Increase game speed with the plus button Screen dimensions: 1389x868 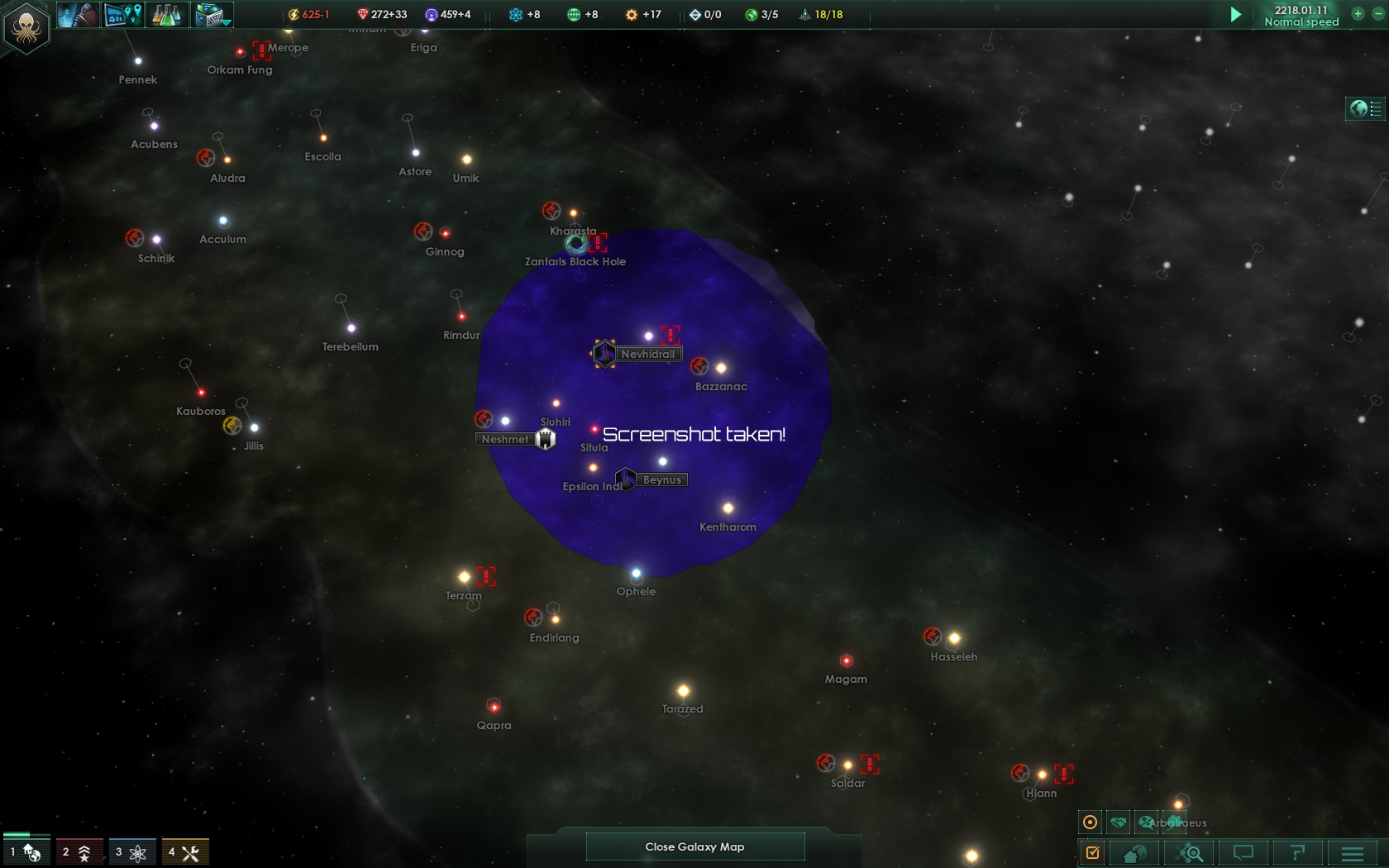(1358, 13)
